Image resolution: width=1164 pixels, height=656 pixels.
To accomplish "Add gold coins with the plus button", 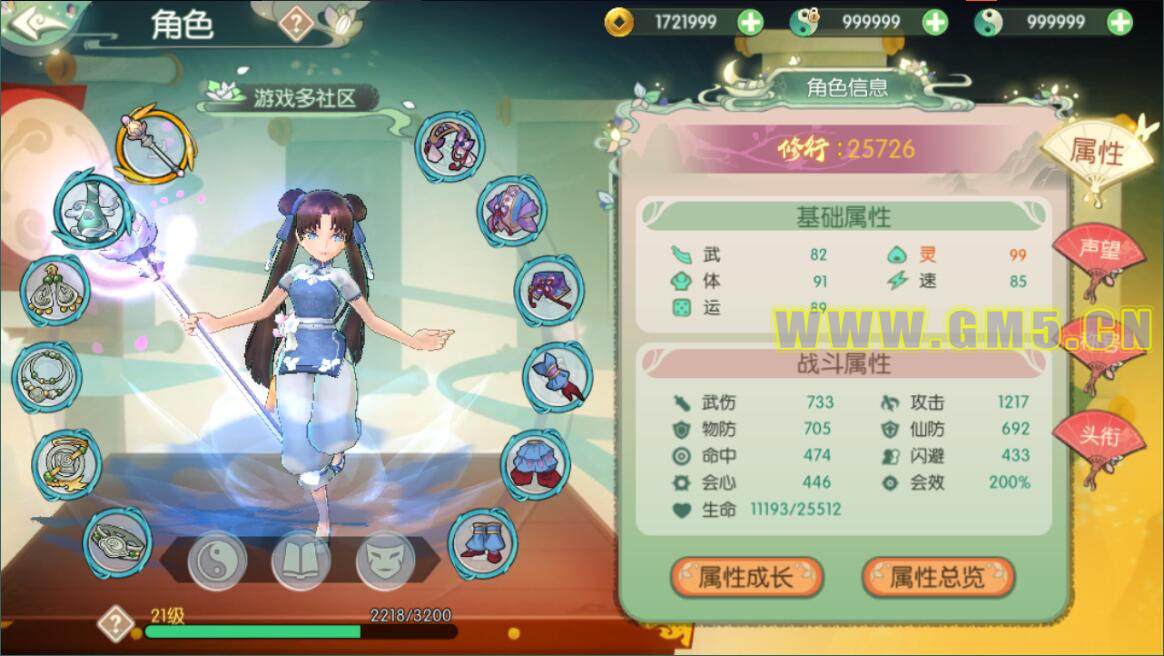I will point(750,21).
